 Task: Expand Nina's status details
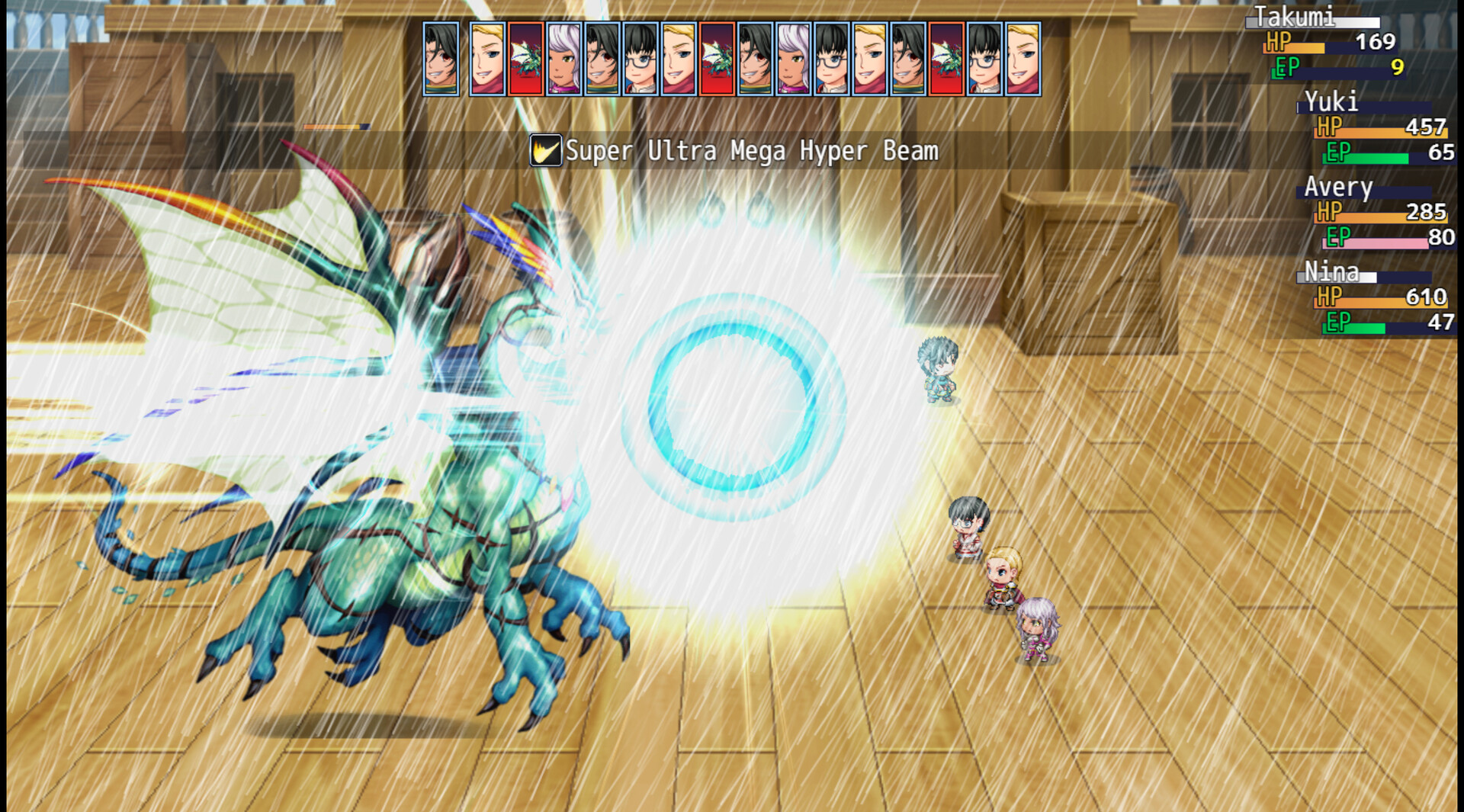[1372, 300]
